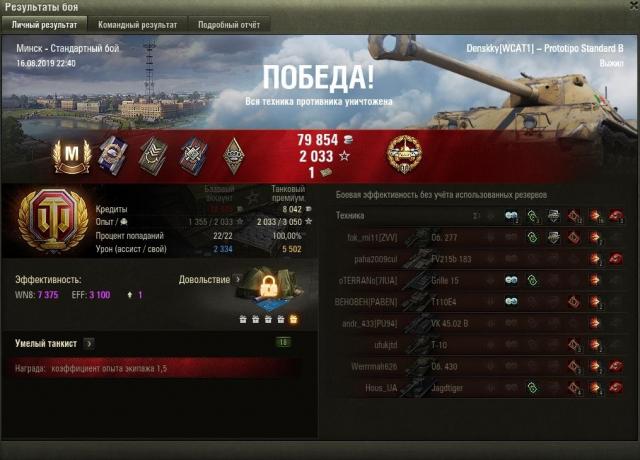This screenshot has width=640, height=460.
Task: Expand the Умелый танкист arrow button
Action: pos(89,343)
